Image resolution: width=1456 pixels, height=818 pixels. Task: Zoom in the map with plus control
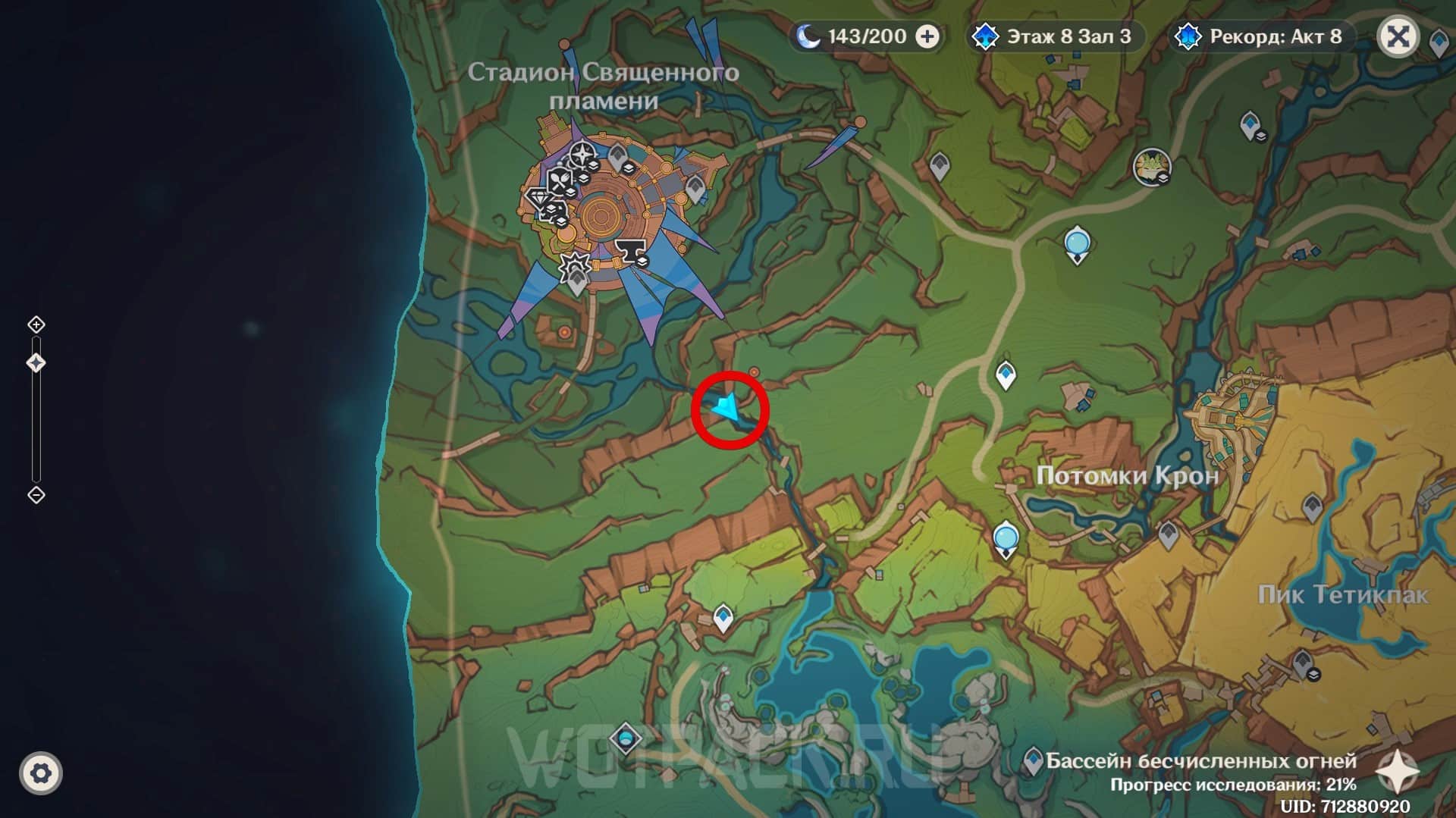coord(36,325)
